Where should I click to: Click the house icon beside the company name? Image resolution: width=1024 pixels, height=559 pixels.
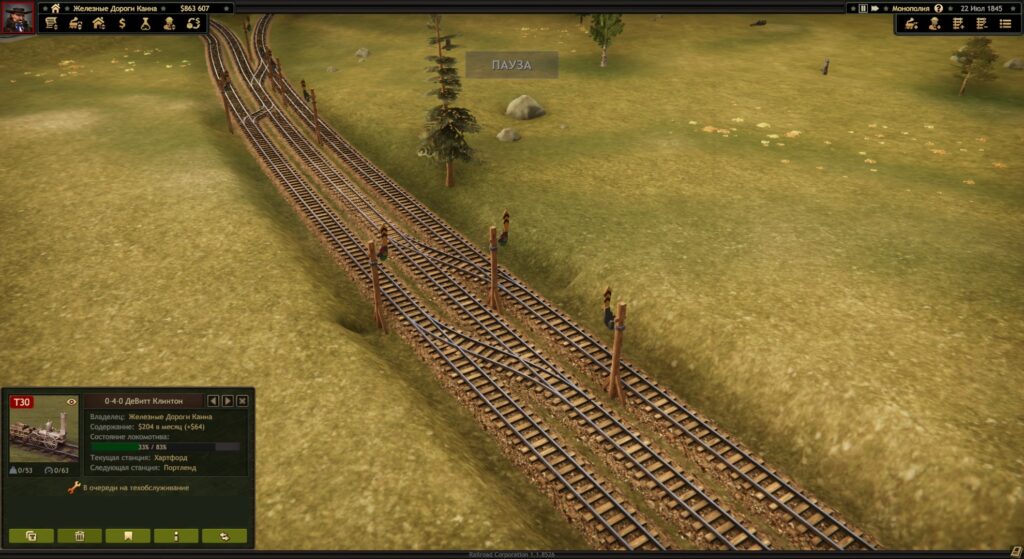pos(56,8)
